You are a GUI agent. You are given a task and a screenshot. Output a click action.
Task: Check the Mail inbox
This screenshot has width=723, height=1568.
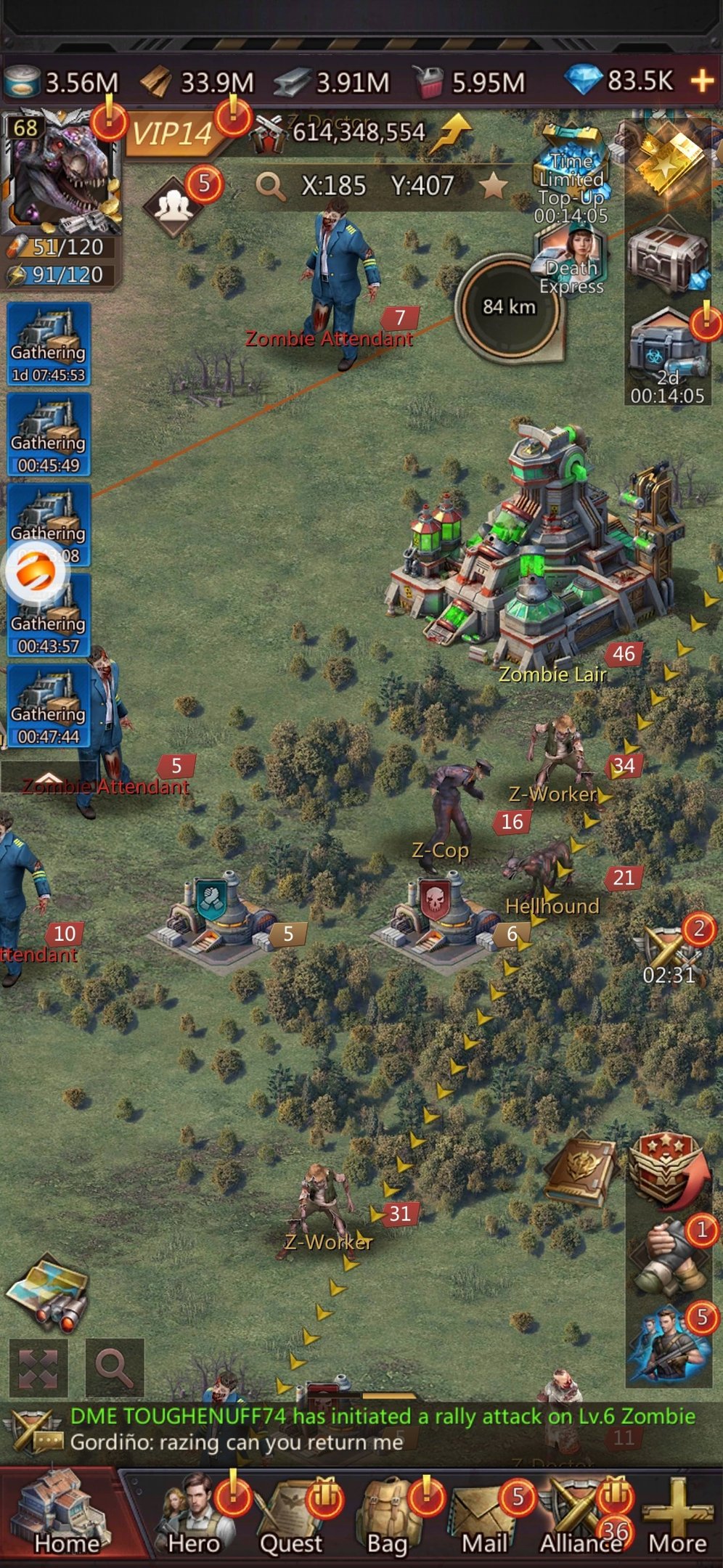pyautogui.click(x=484, y=1517)
